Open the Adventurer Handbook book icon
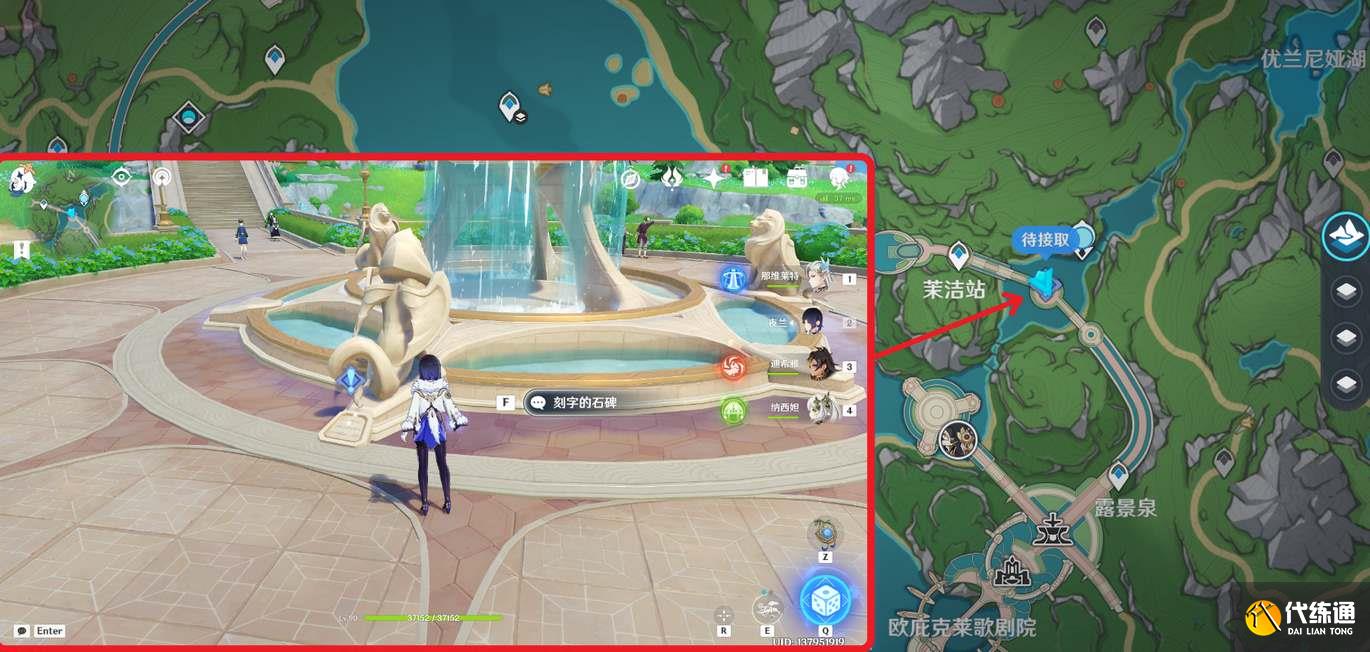The height and width of the screenshot is (652, 1370). (x=755, y=178)
